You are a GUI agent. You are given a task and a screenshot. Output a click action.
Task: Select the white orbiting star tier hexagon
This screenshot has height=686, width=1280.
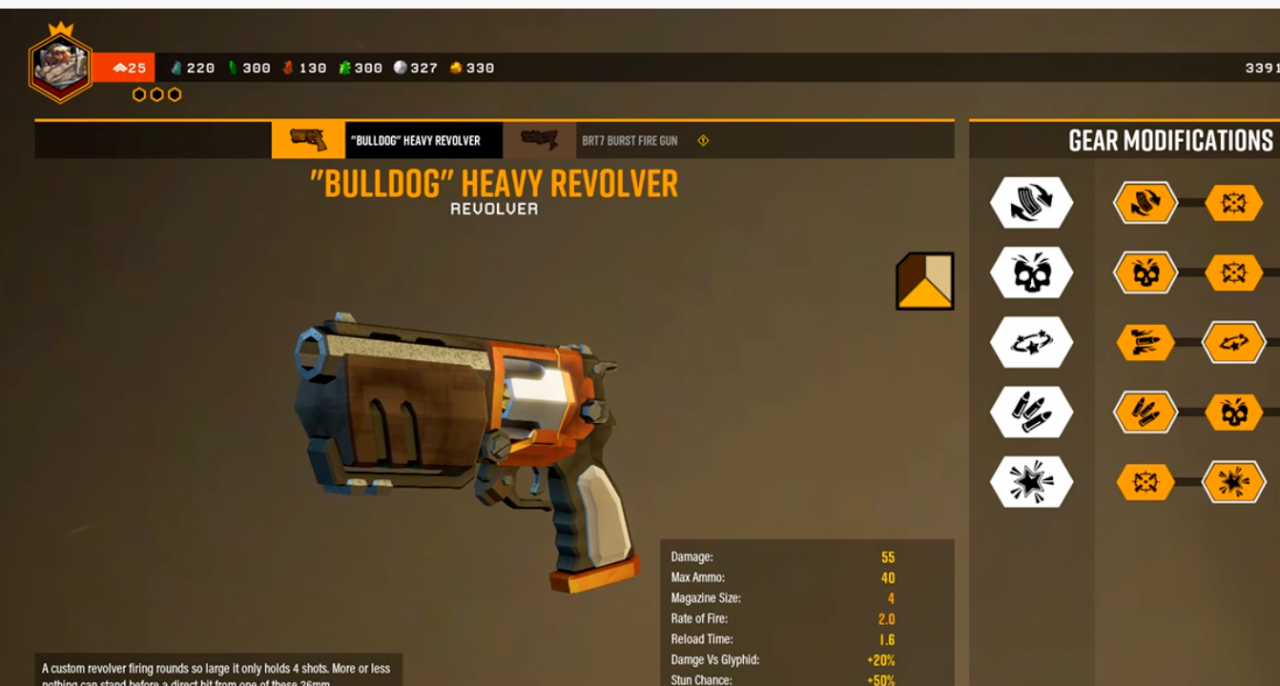1031,343
